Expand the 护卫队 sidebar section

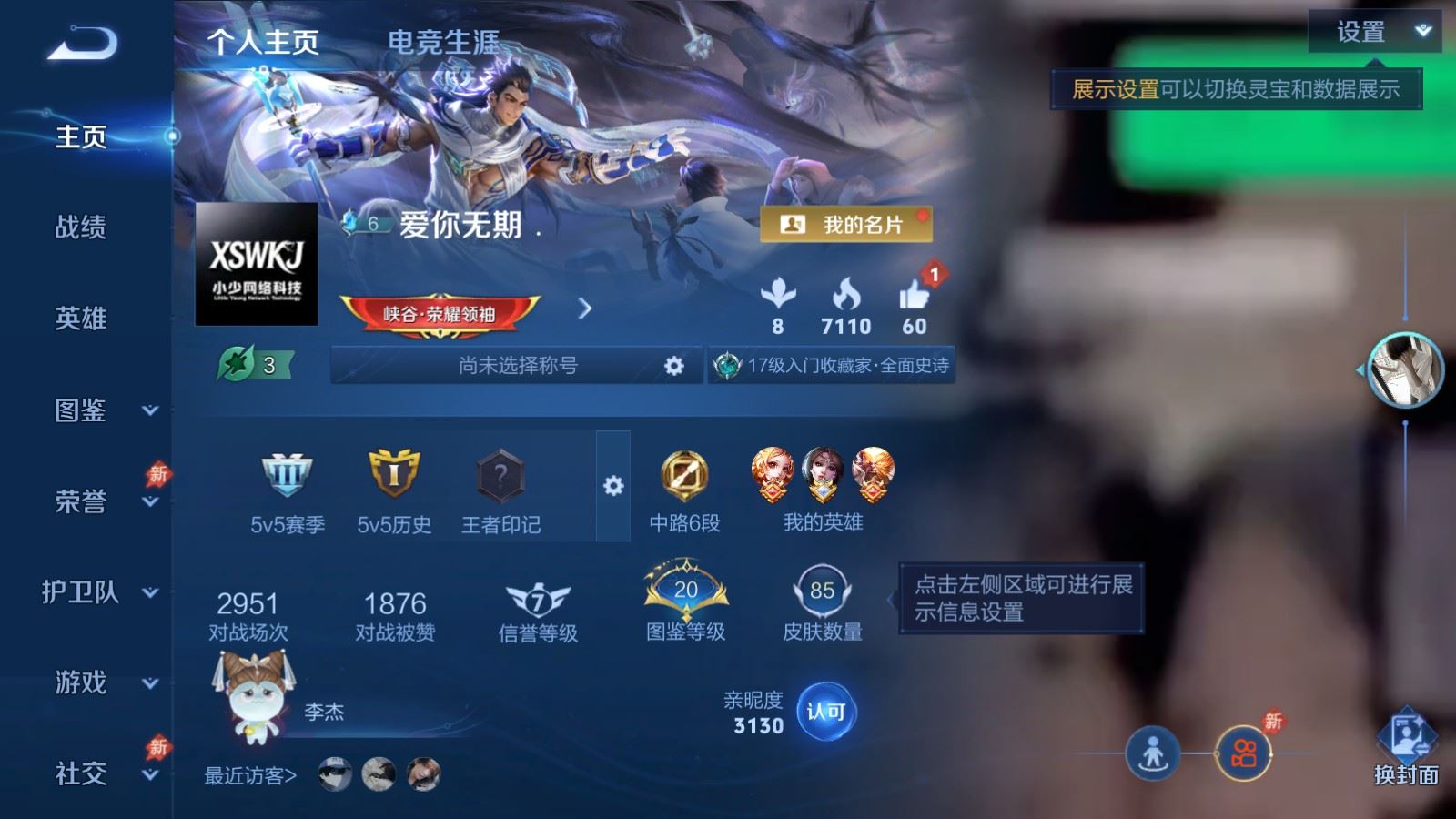(82, 593)
